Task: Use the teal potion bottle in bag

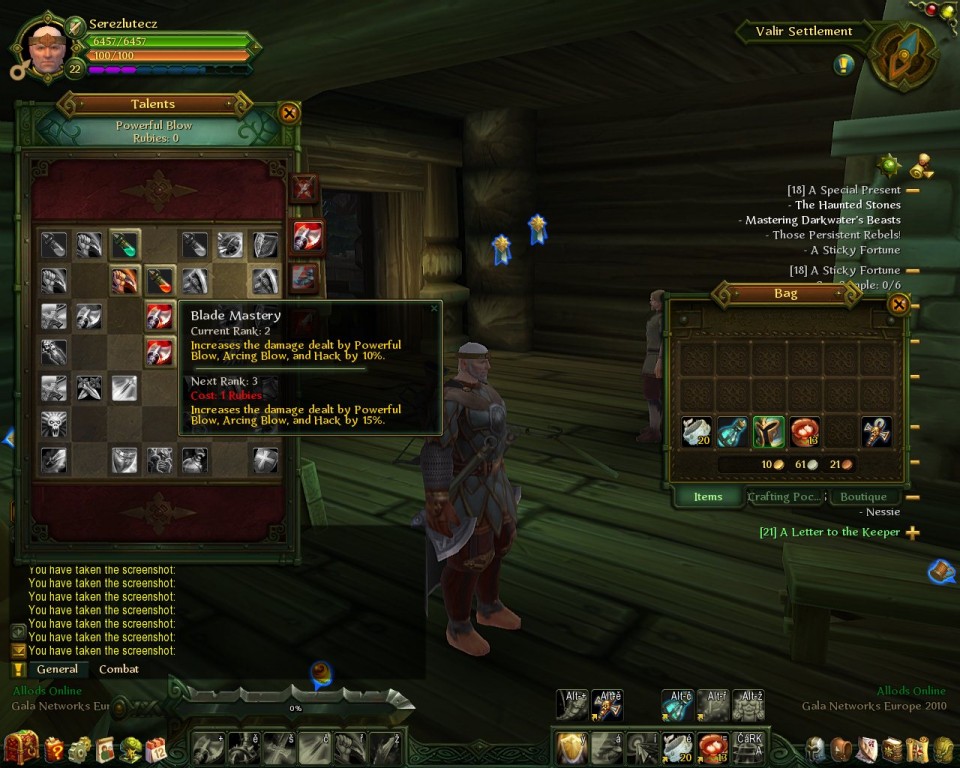Action: [x=732, y=432]
